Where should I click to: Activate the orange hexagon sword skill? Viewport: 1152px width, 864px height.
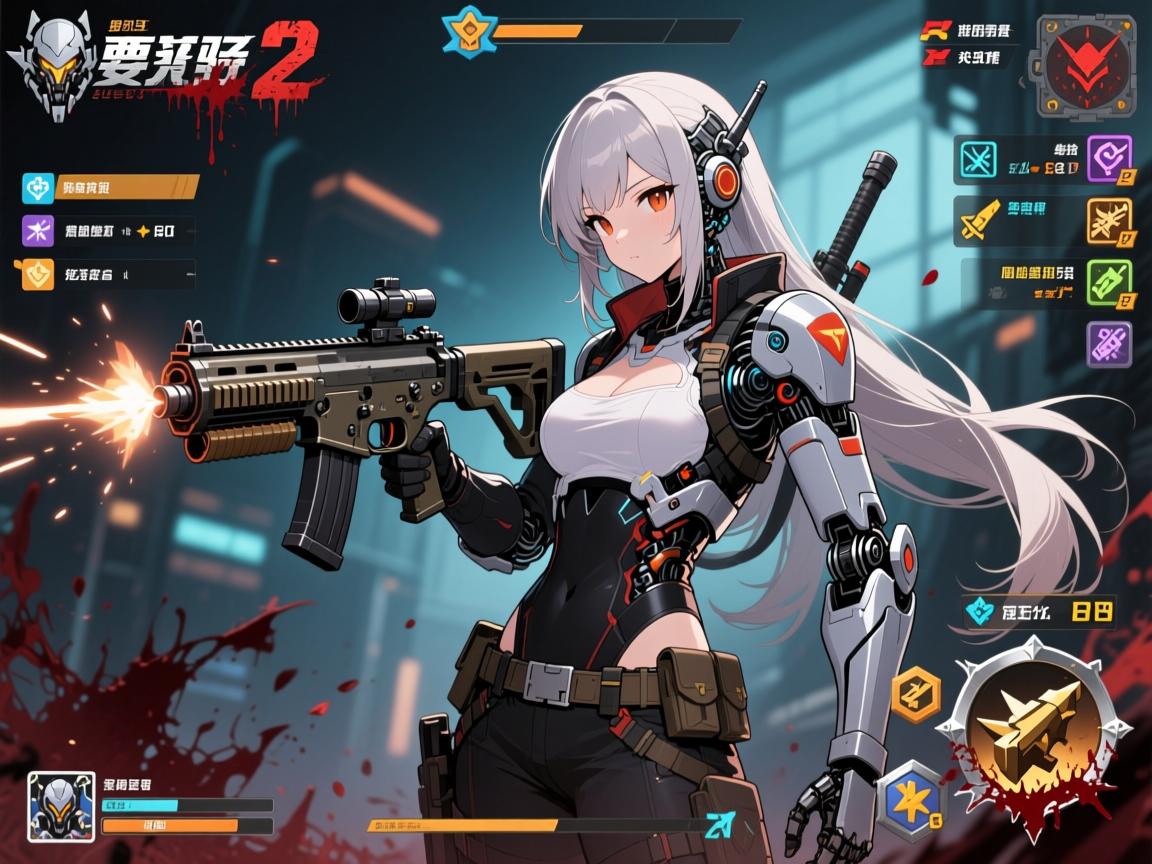point(915,694)
